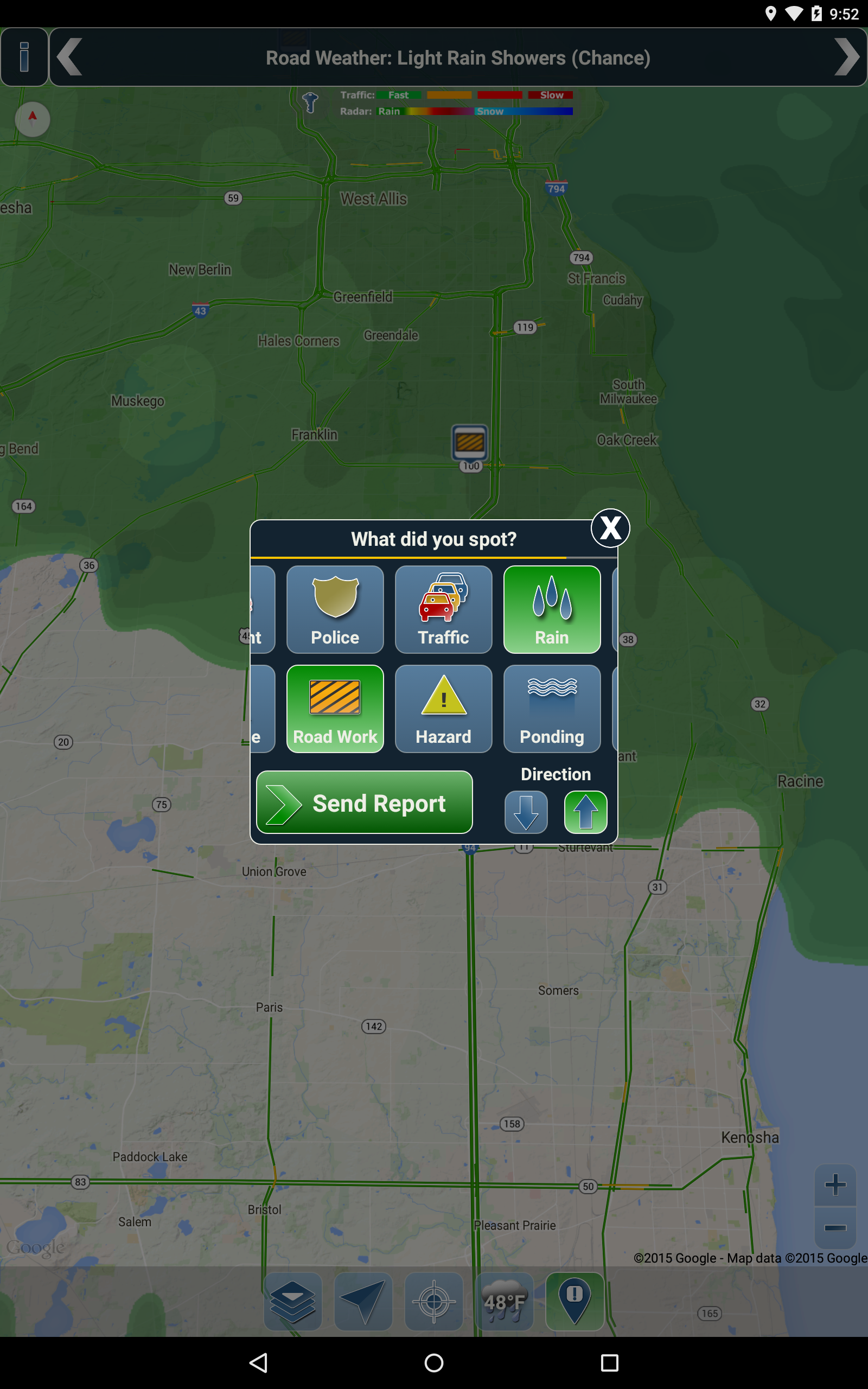Screen dimensions: 868x1389
Task: Zoom out on the map
Action: [x=835, y=1228]
